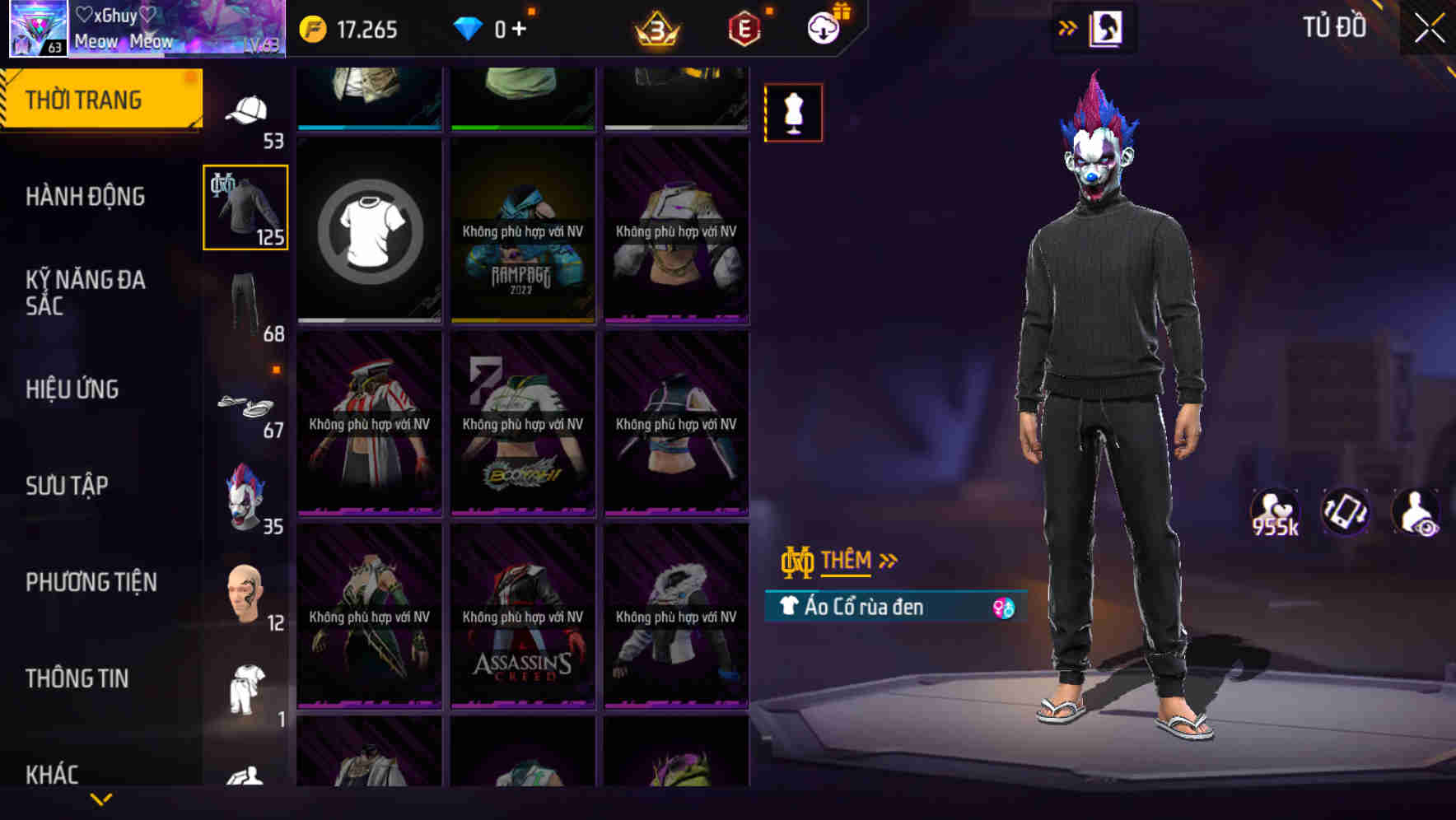This screenshot has height=820, width=1456.
Task: Open the clown mask category icon
Action: pos(245,494)
